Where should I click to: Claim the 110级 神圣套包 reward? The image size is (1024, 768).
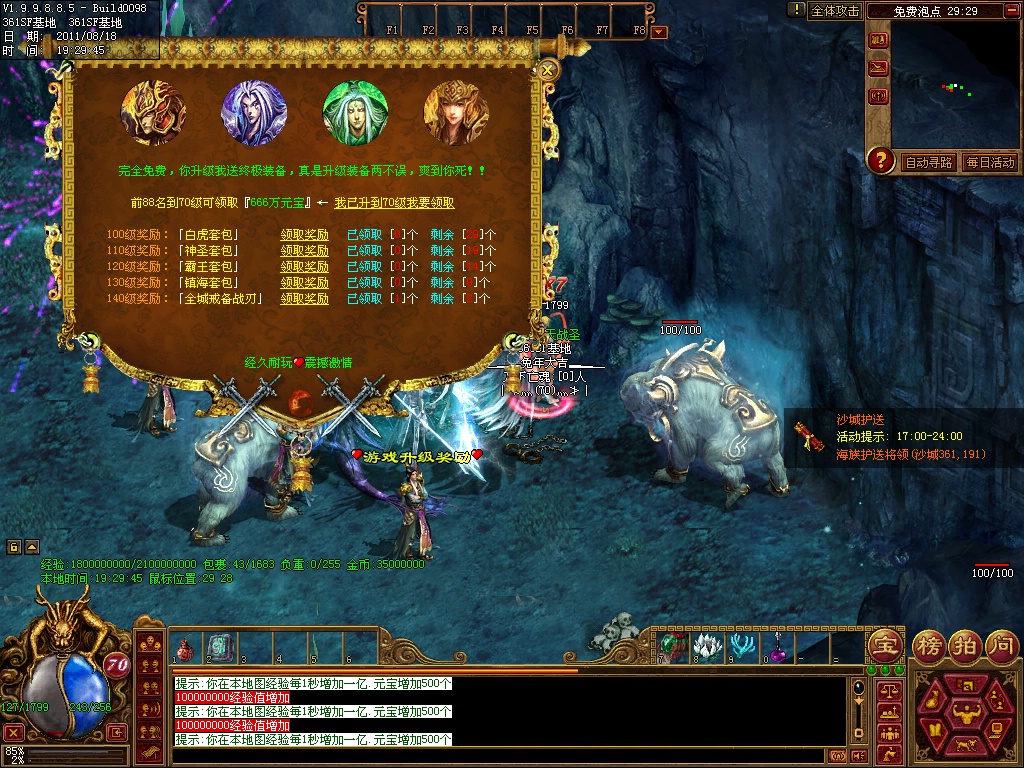click(x=304, y=251)
